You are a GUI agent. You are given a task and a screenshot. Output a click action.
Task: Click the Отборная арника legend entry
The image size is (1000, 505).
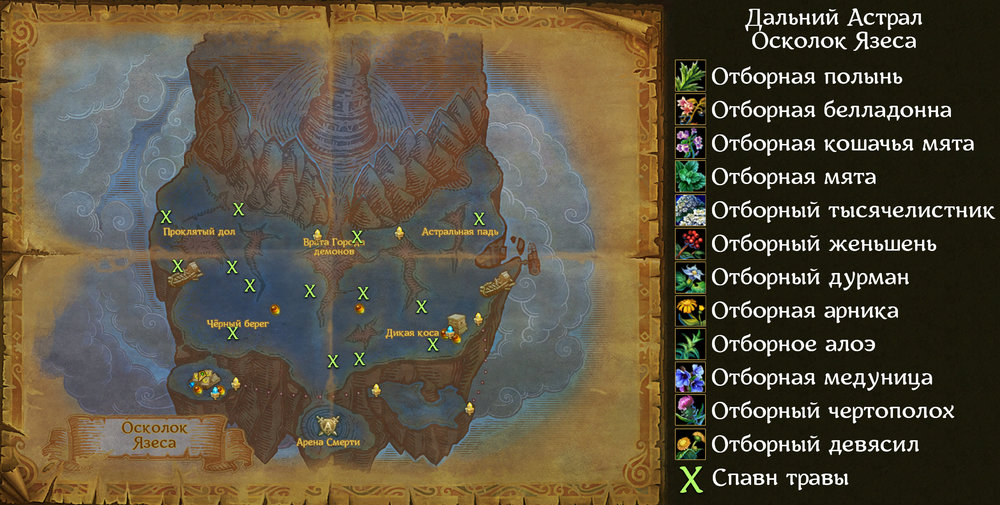coord(804,311)
